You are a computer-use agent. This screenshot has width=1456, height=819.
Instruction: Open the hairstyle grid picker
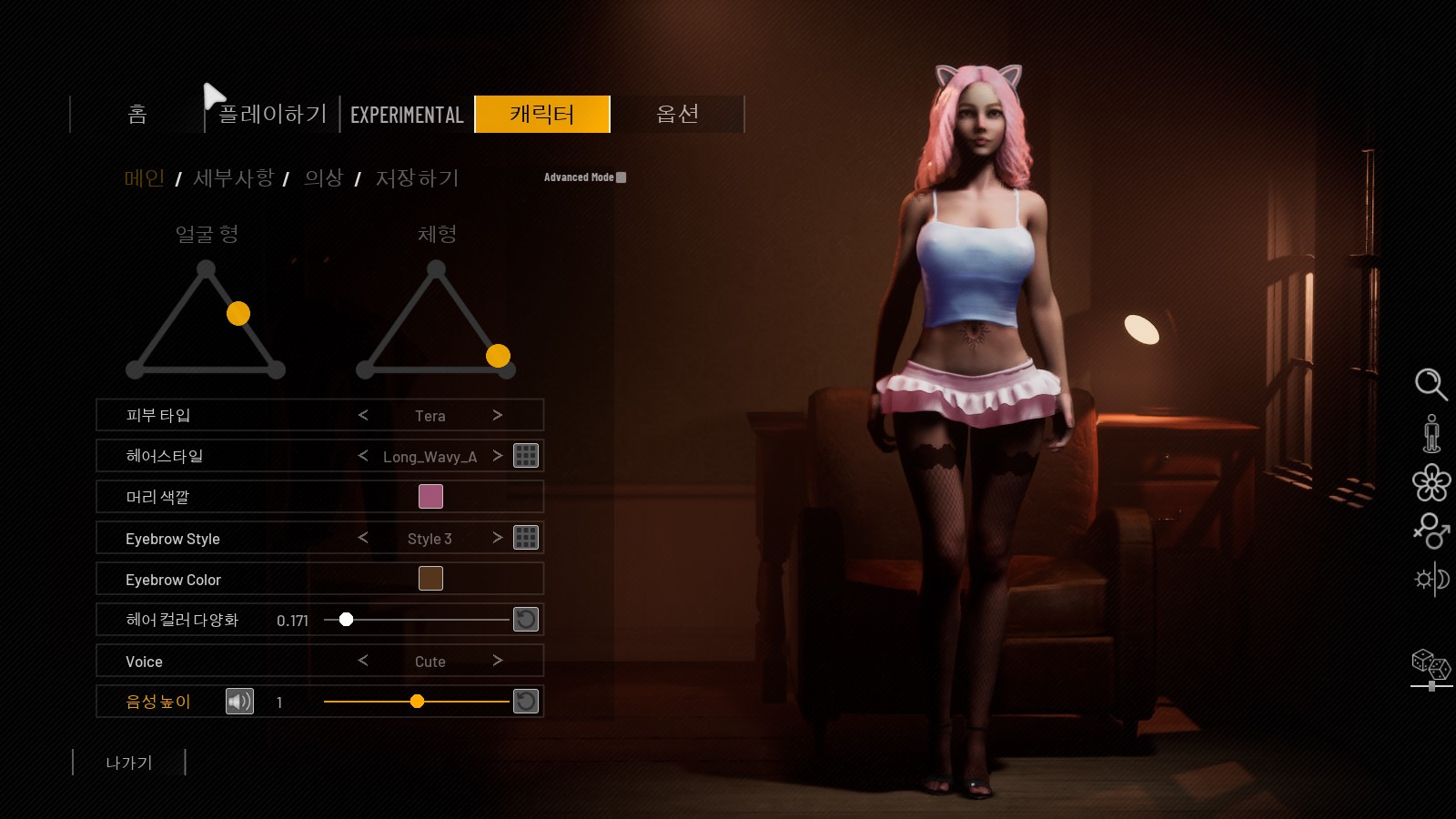(x=526, y=455)
